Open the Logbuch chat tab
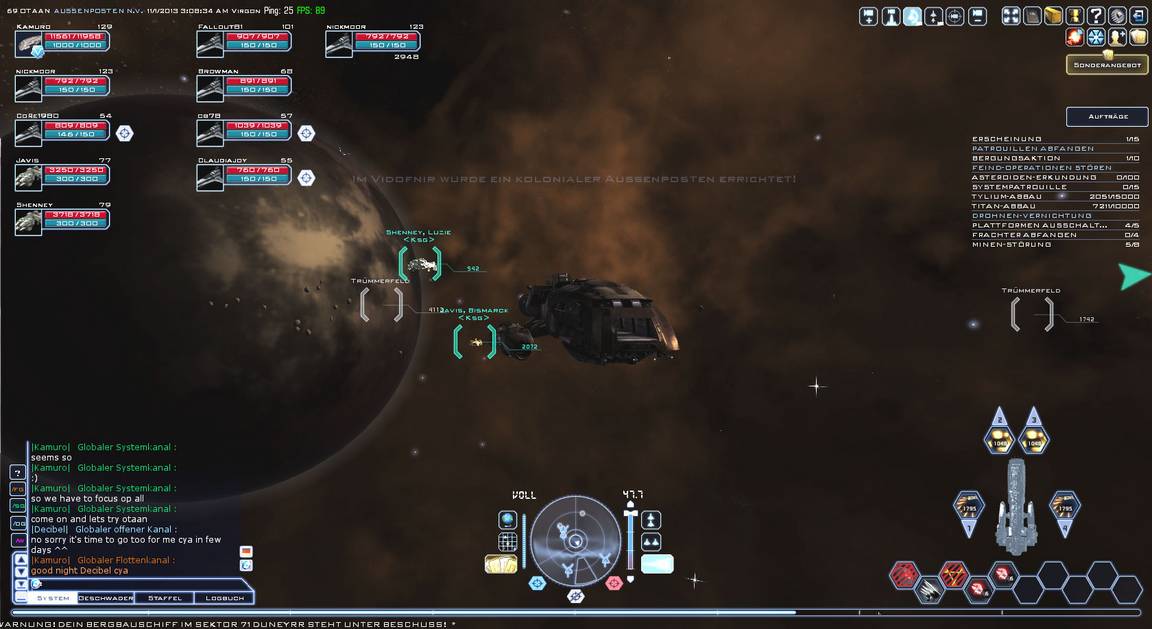Image resolution: width=1152 pixels, height=629 pixels. 224,598
